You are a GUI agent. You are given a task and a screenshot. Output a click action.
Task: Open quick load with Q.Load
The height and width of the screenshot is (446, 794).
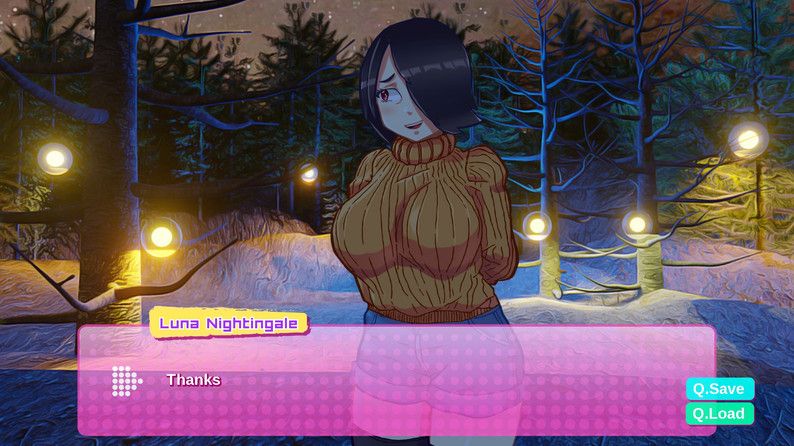(x=719, y=412)
